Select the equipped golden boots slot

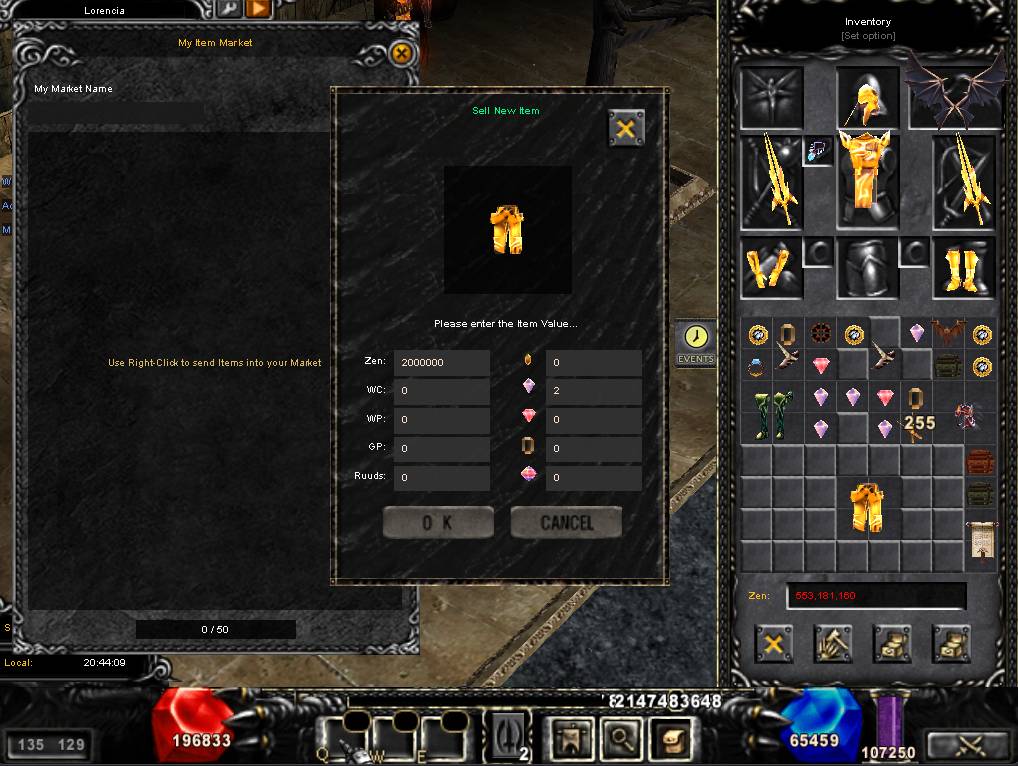(964, 268)
